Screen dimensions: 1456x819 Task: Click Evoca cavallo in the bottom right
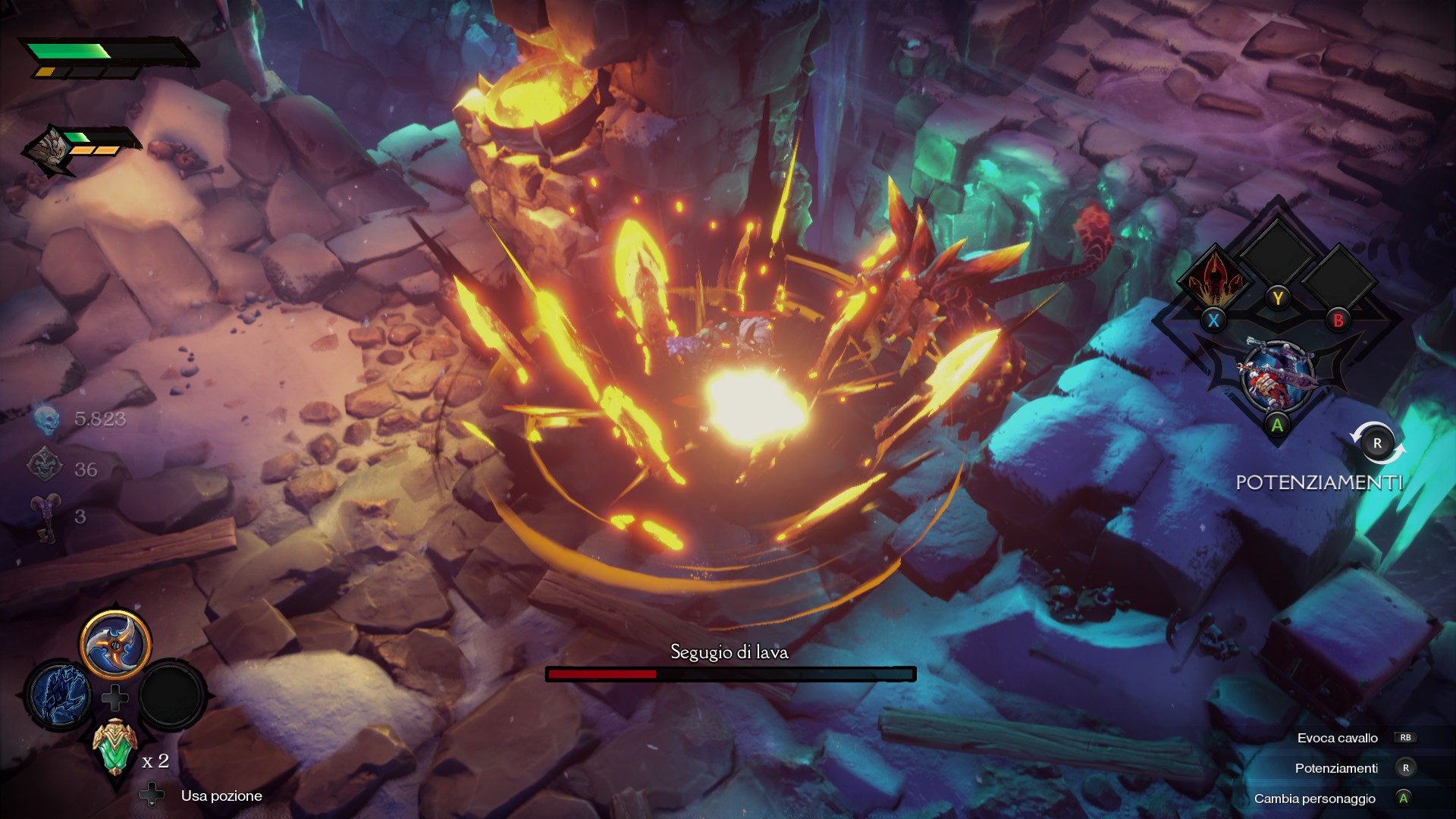pos(1338,737)
